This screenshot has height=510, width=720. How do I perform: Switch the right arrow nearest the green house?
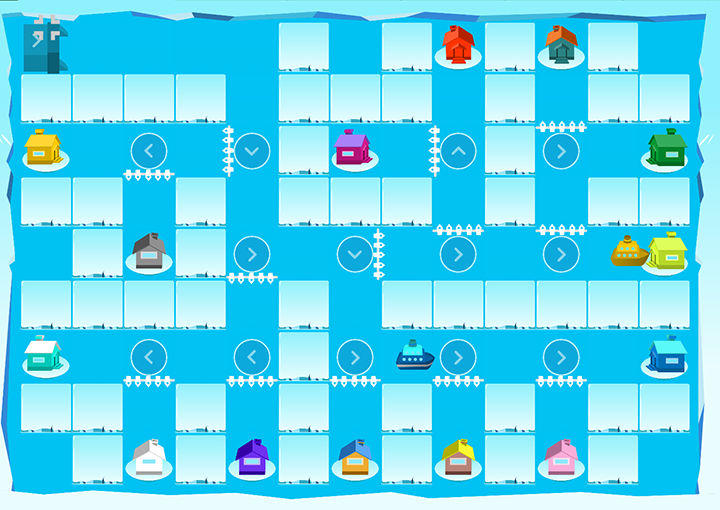tap(561, 151)
